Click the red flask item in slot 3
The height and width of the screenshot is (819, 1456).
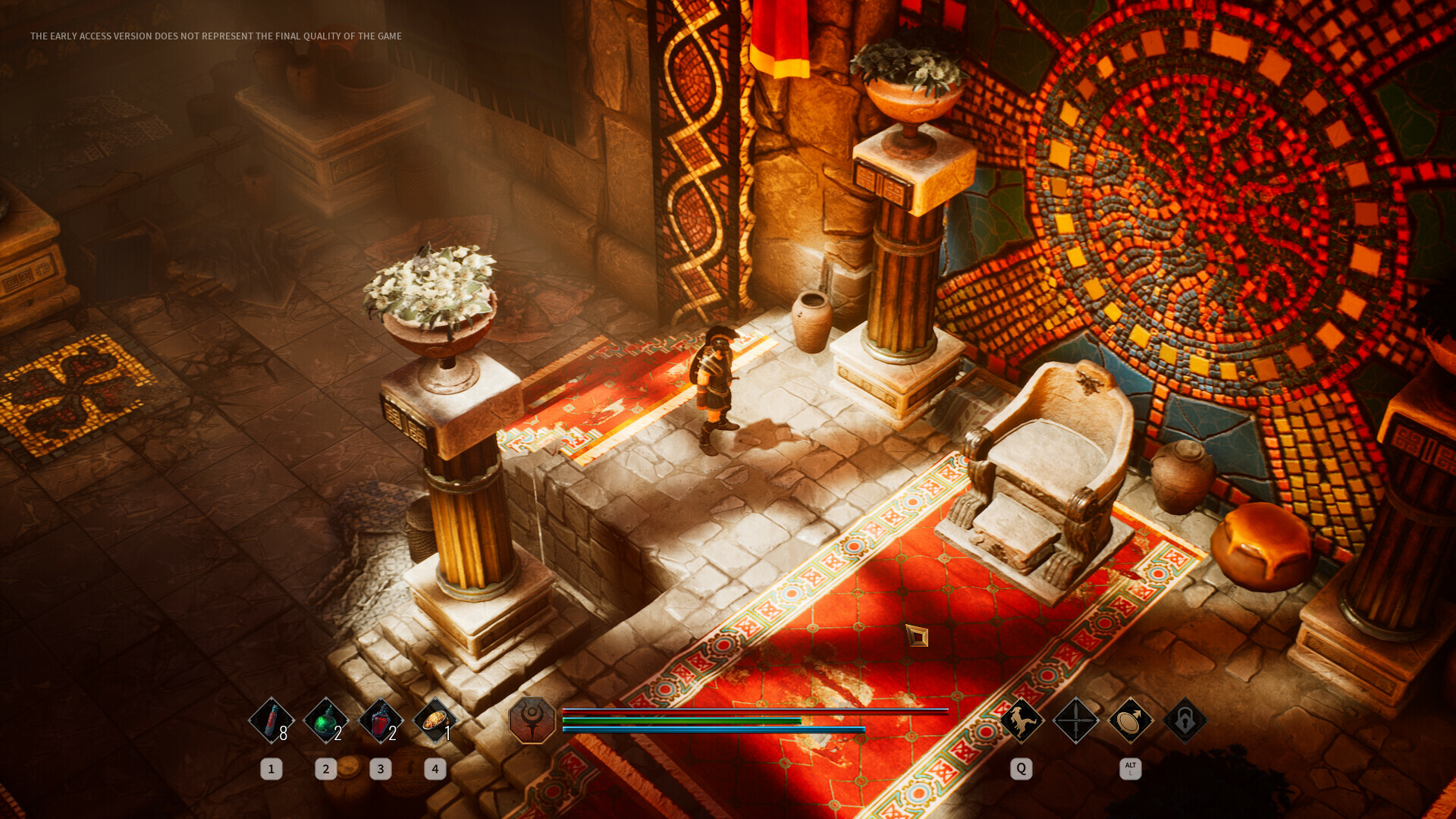(380, 722)
